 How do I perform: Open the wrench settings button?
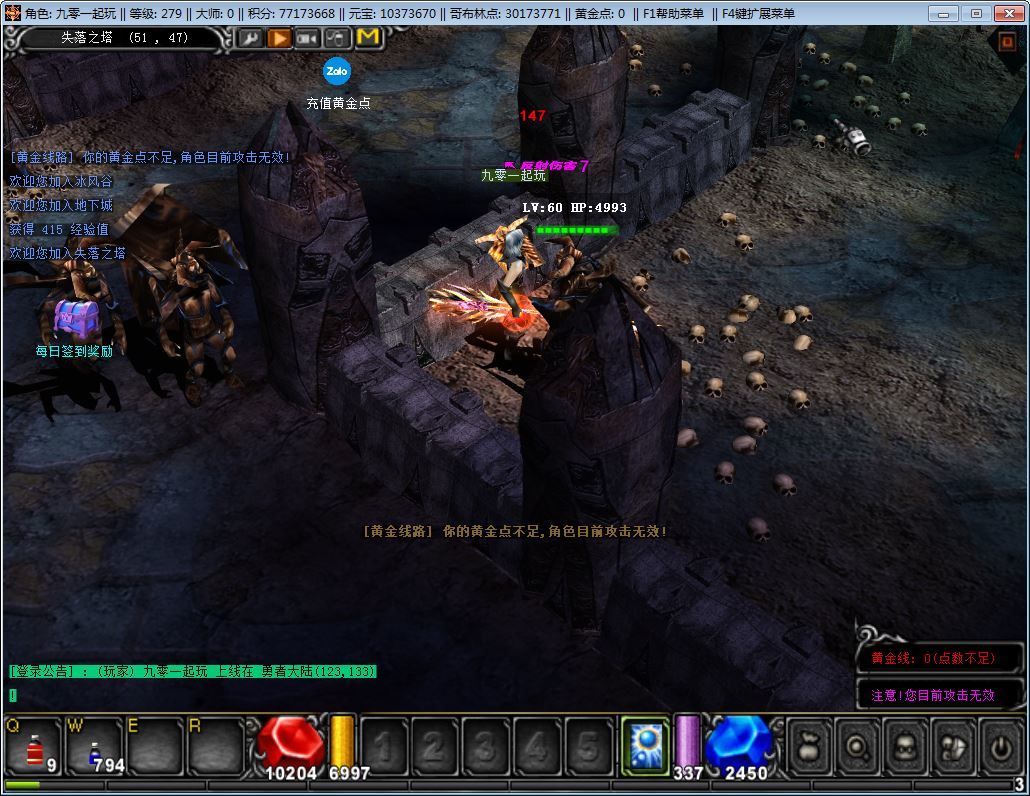click(x=249, y=38)
